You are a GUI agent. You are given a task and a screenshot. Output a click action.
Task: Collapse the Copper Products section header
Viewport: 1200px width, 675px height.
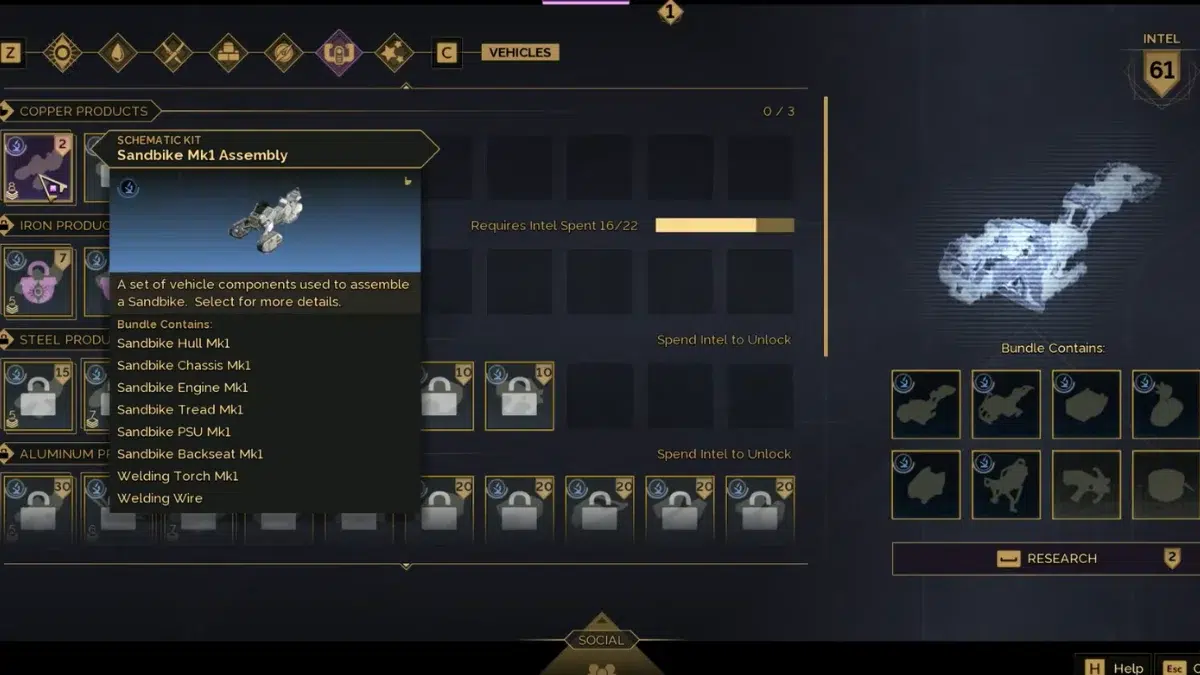point(82,111)
